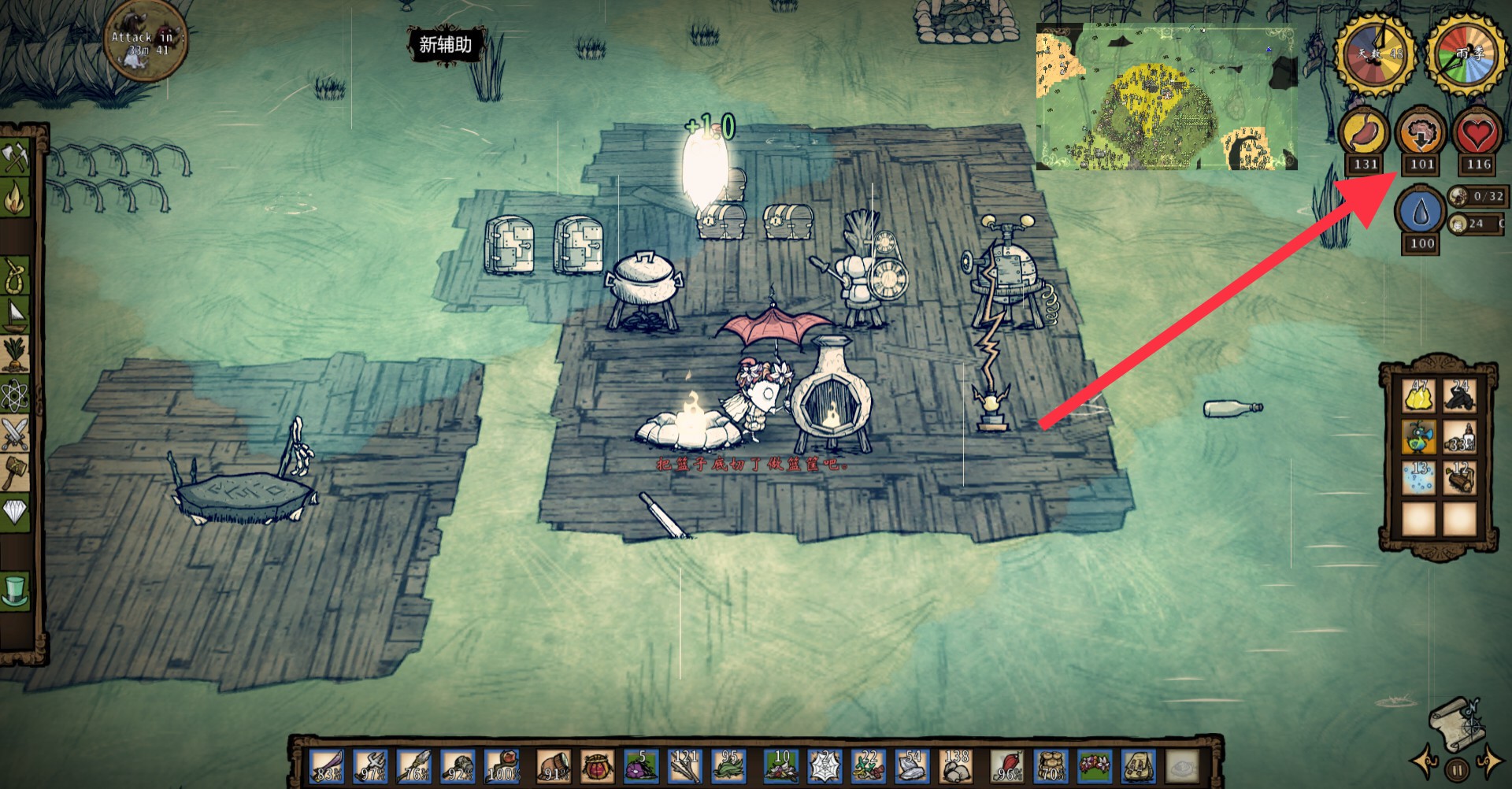Open the green top hat Dress tab
This screenshot has width=1512, height=789.
point(17,591)
